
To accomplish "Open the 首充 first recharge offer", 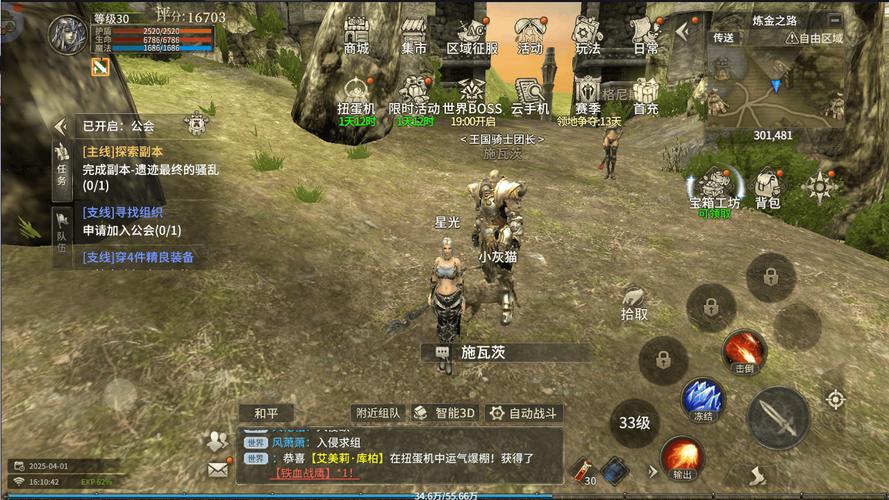I will pos(646,96).
